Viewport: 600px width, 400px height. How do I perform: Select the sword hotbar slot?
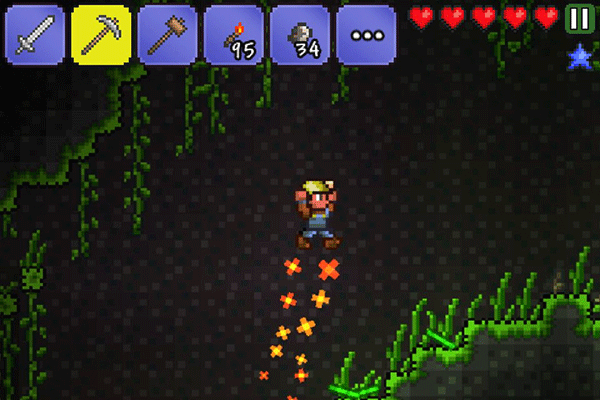coord(35,34)
